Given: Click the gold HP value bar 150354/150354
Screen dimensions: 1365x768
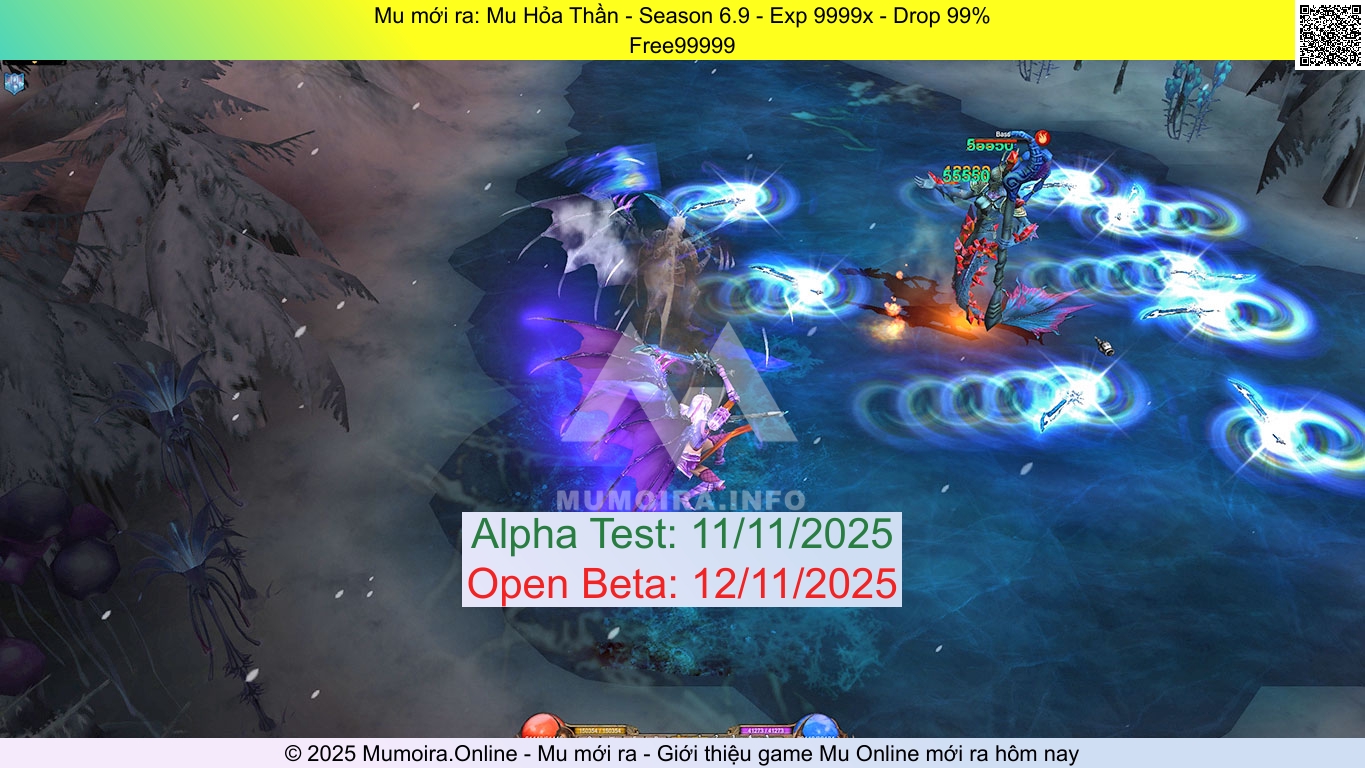Looking at the screenshot, I should (600, 731).
